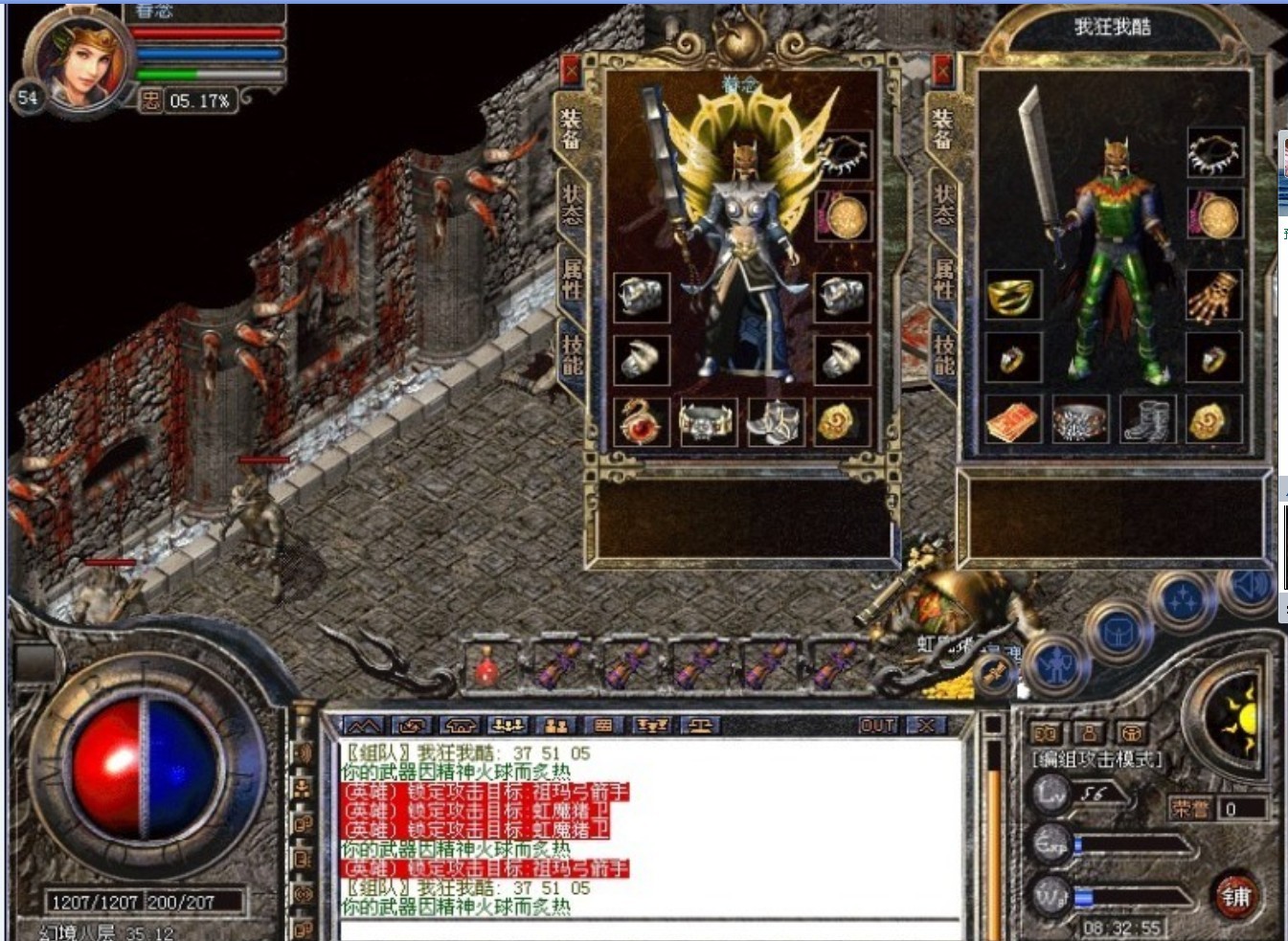Open the character status warrior icon
Screen dimensions: 1288x941
(x=1056, y=666)
